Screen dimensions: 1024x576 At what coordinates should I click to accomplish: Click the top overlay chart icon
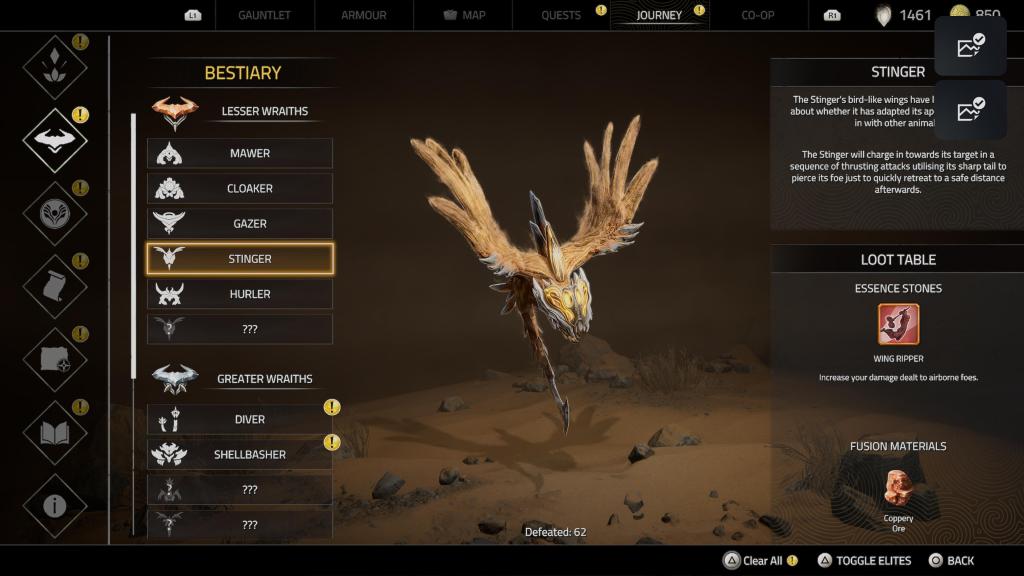(x=970, y=46)
